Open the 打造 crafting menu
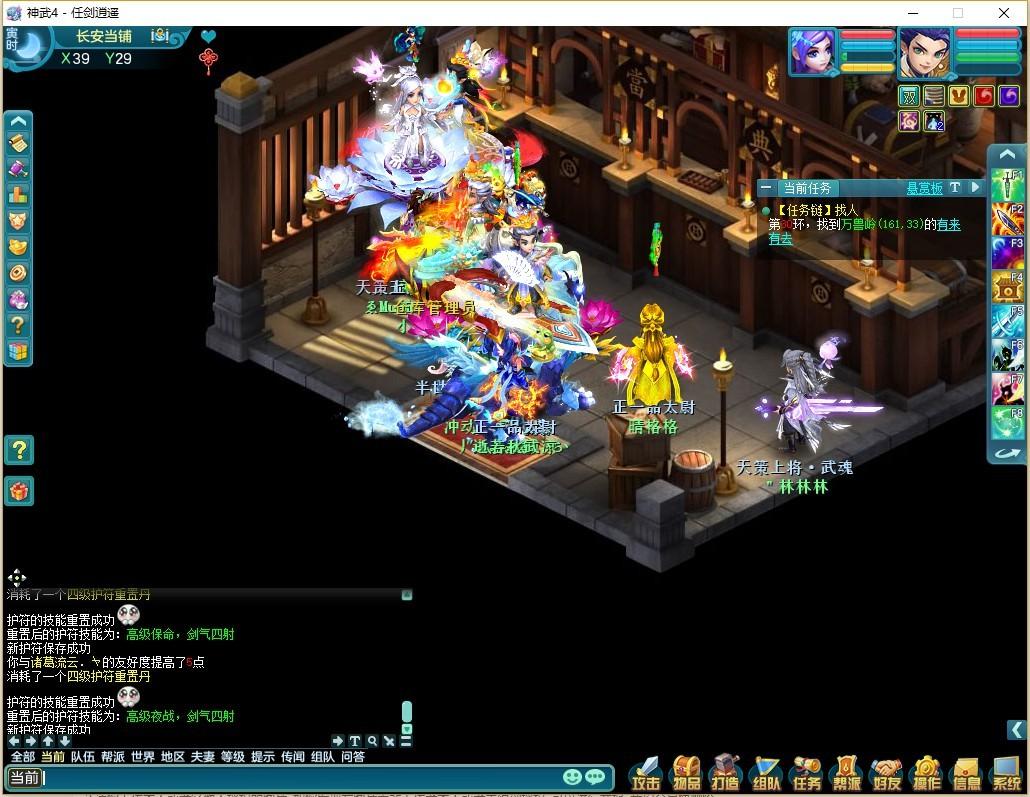Viewport: 1030px width, 797px height. tap(727, 774)
